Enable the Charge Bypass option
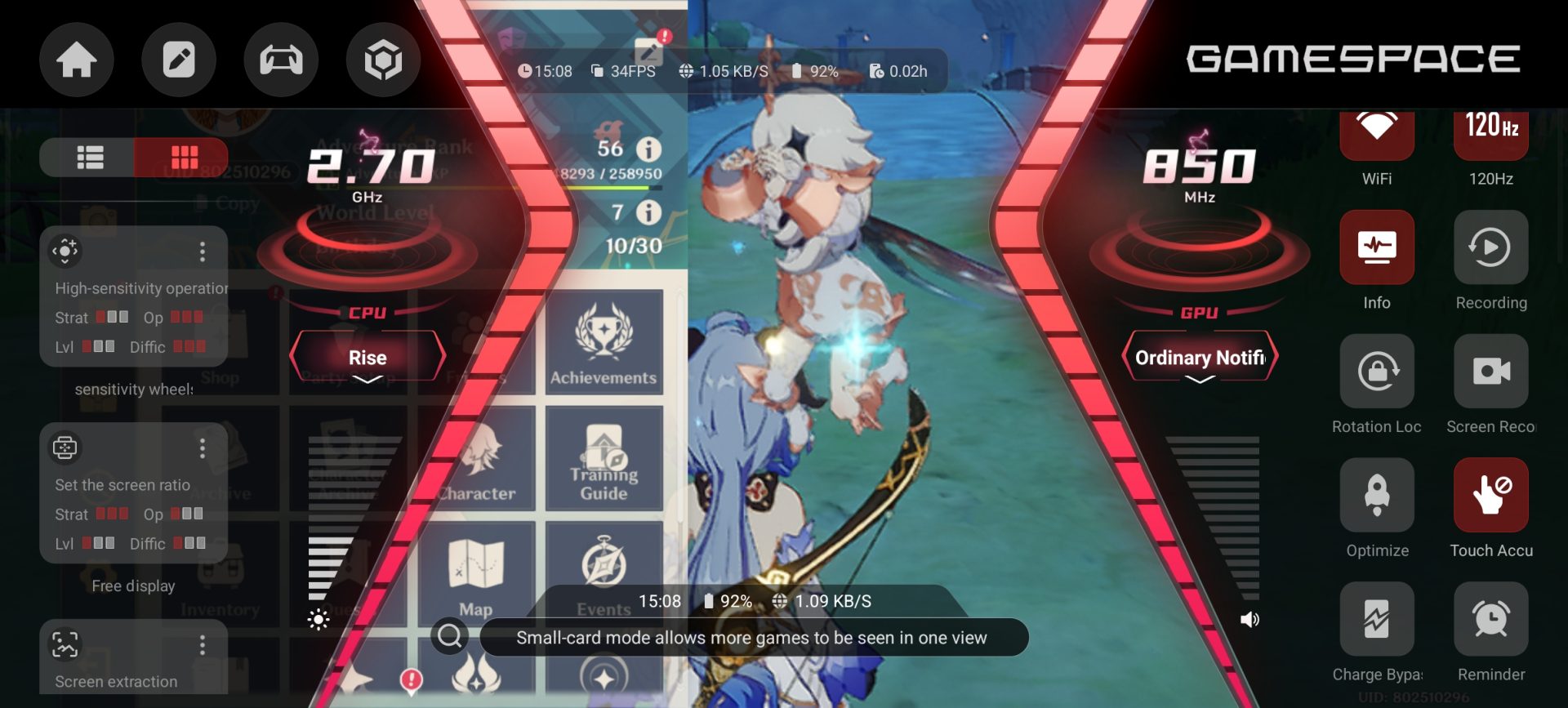 [1377, 620]
